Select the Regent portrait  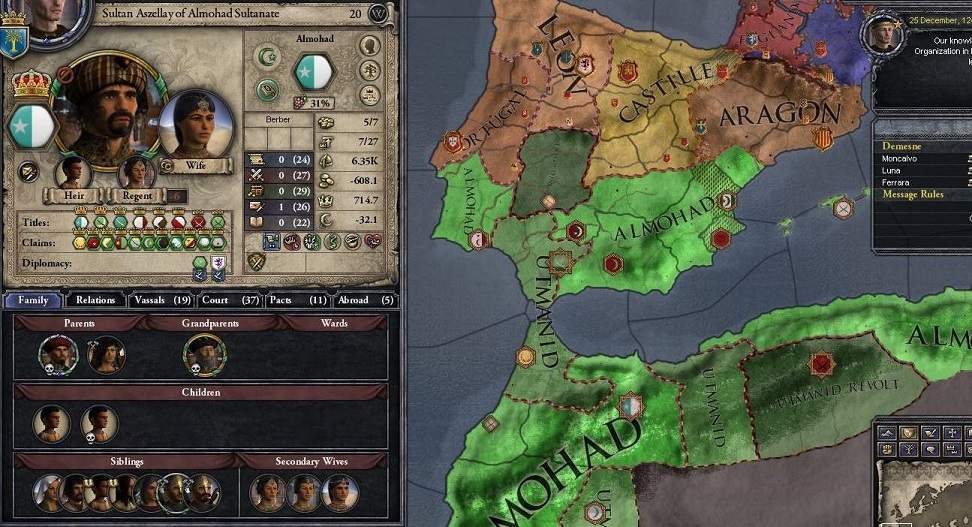(x=136, y=173)
